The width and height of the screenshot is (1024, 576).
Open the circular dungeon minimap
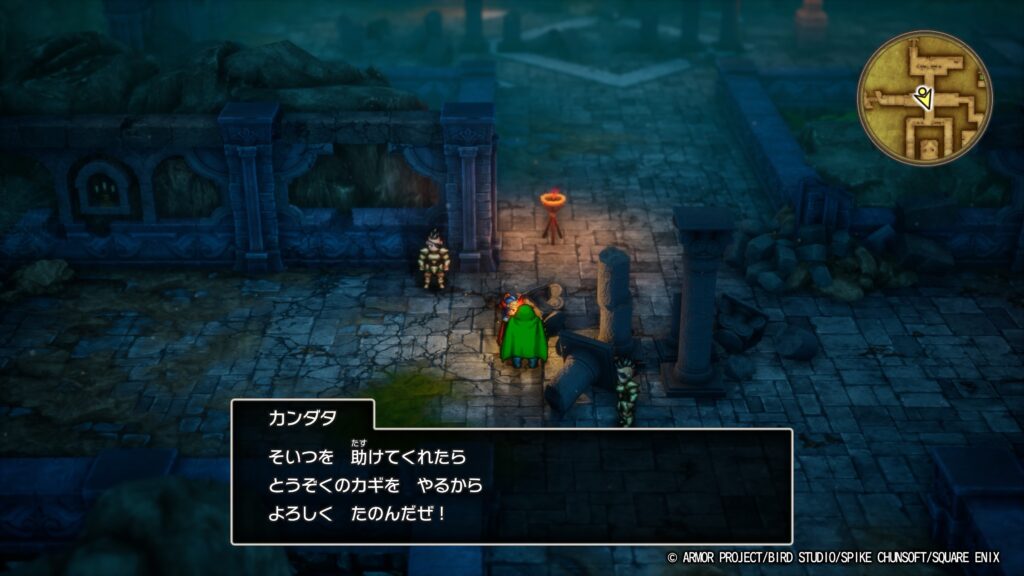[x=924, y=98]
